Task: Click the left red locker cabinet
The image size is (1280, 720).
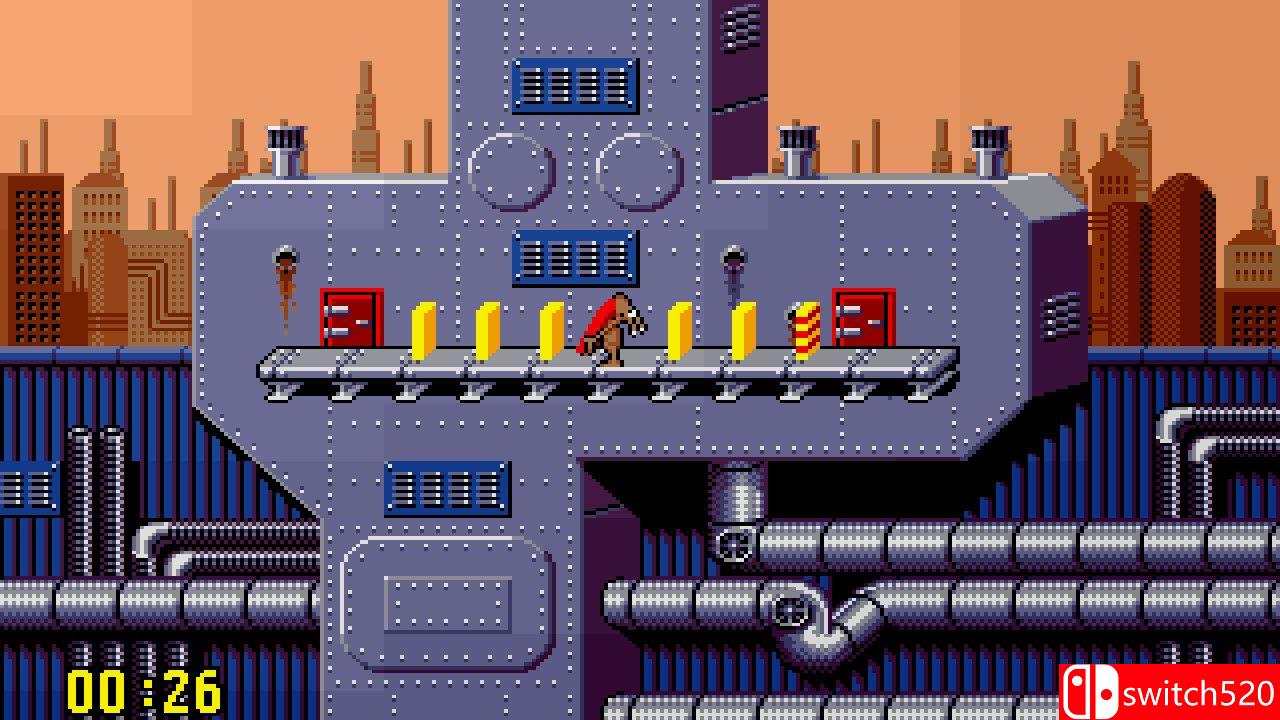Action: [350, 320]
